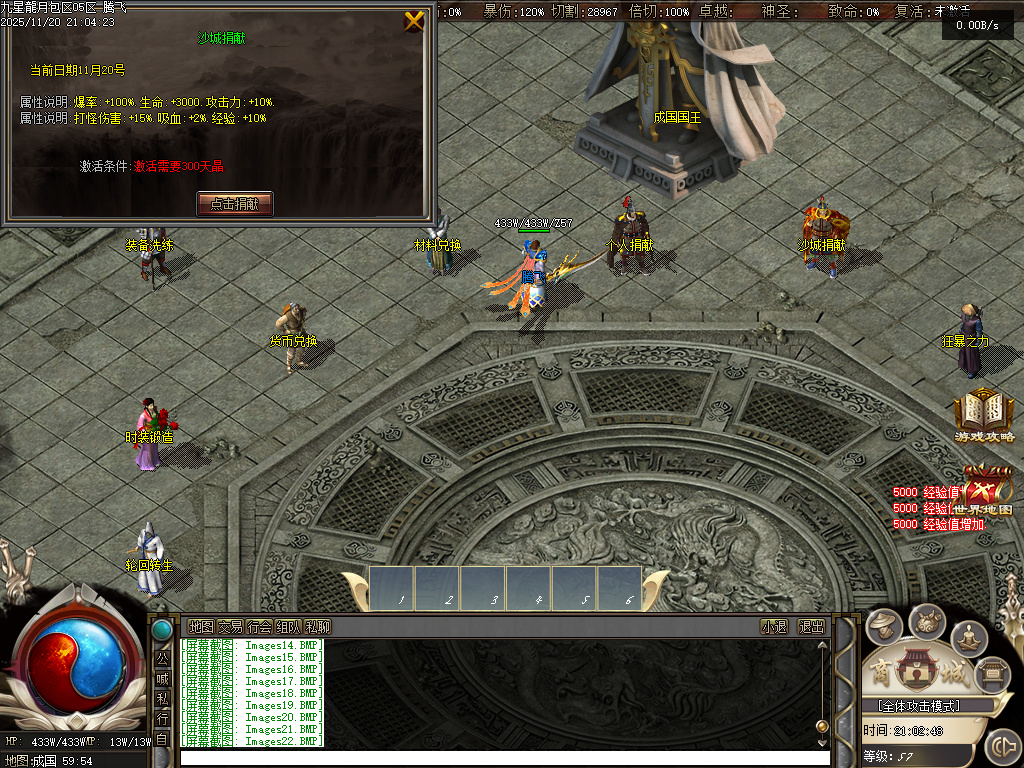Screen dimensions: 1024x768
Task: Switch to the 交易 trade tab
Action: (x=230, y=627)
